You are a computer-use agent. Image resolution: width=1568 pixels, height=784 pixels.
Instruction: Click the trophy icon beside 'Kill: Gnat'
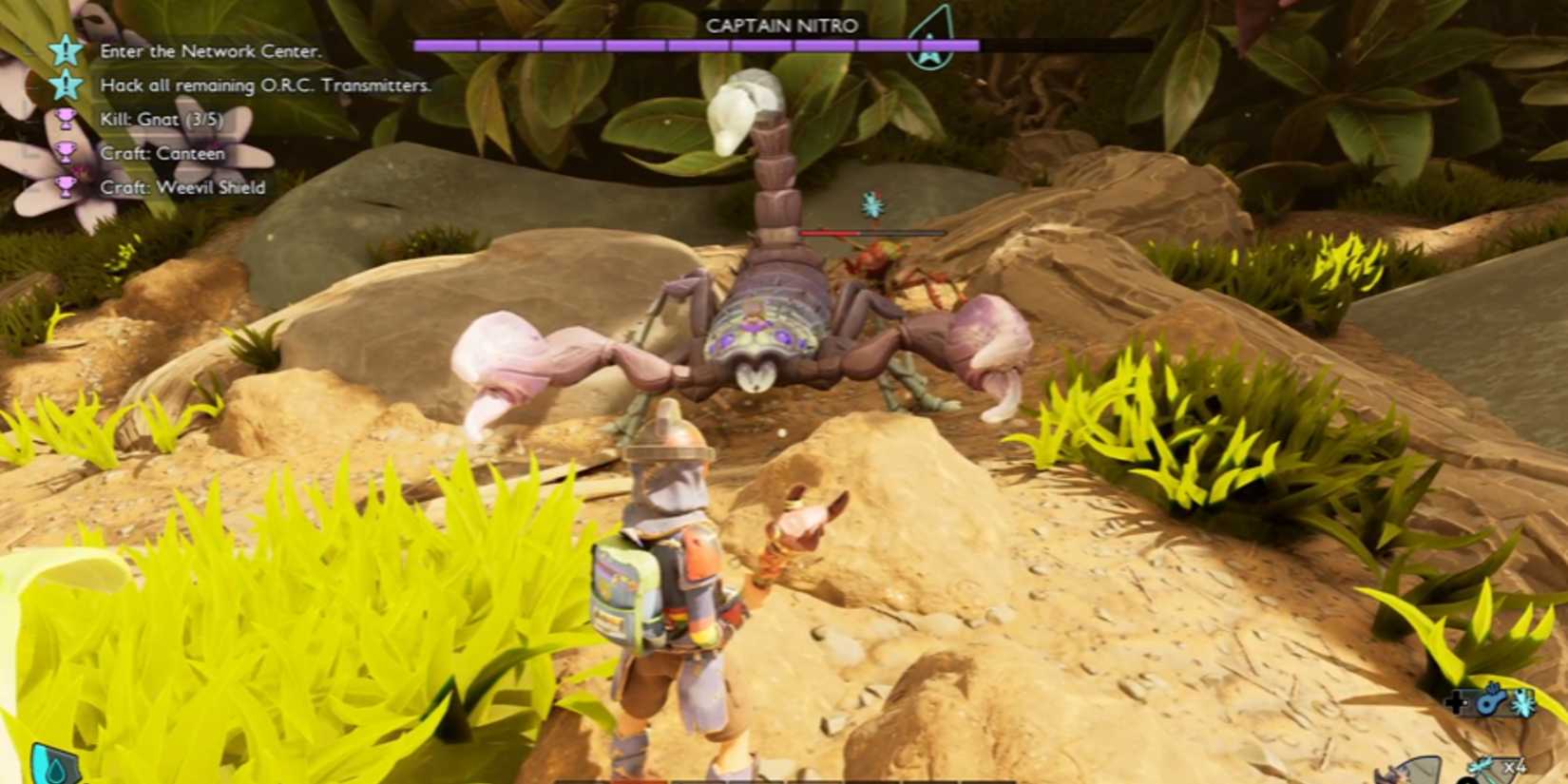pos(65,119)
